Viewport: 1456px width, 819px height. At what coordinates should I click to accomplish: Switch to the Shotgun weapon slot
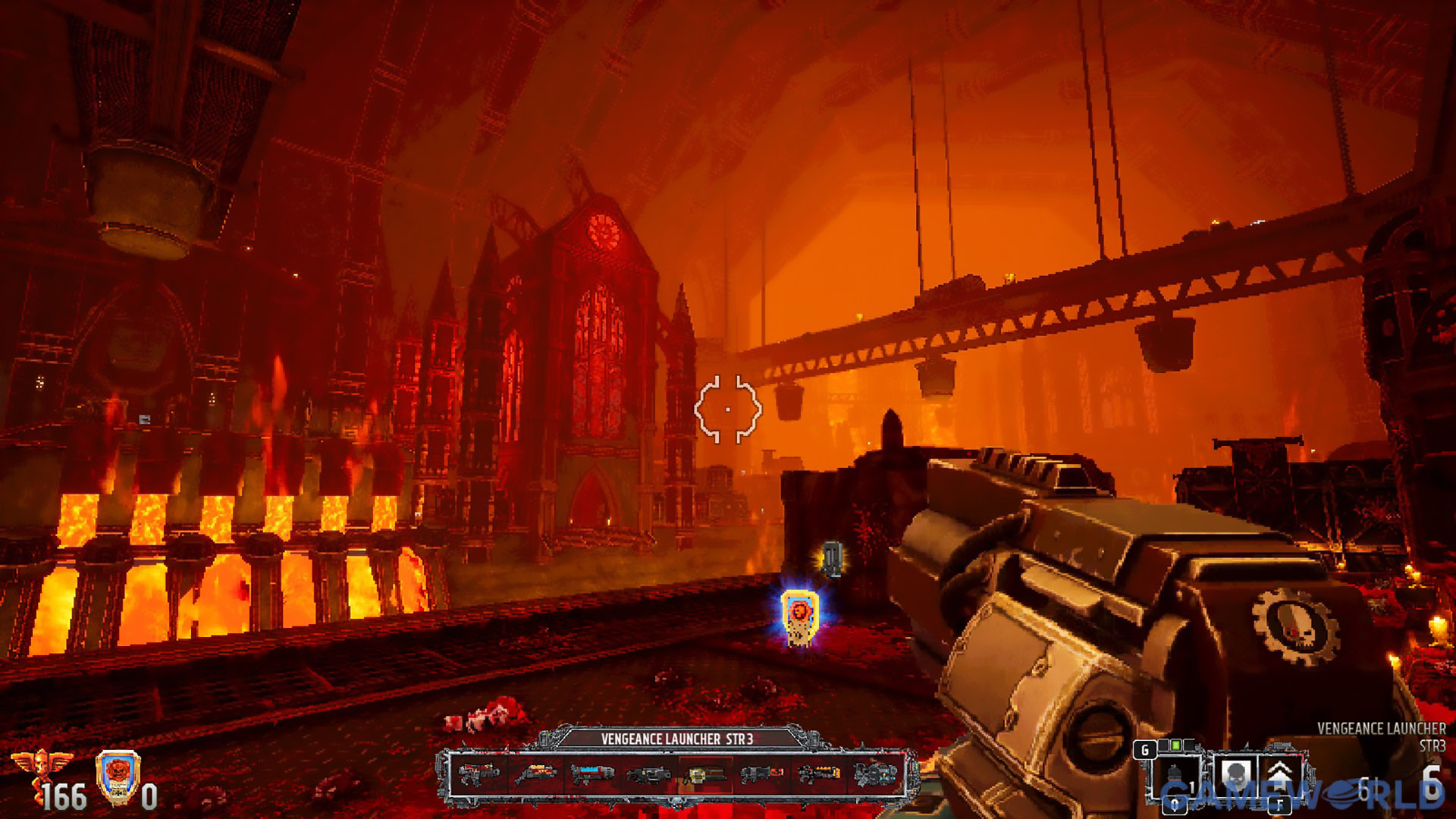click(536, 774)
